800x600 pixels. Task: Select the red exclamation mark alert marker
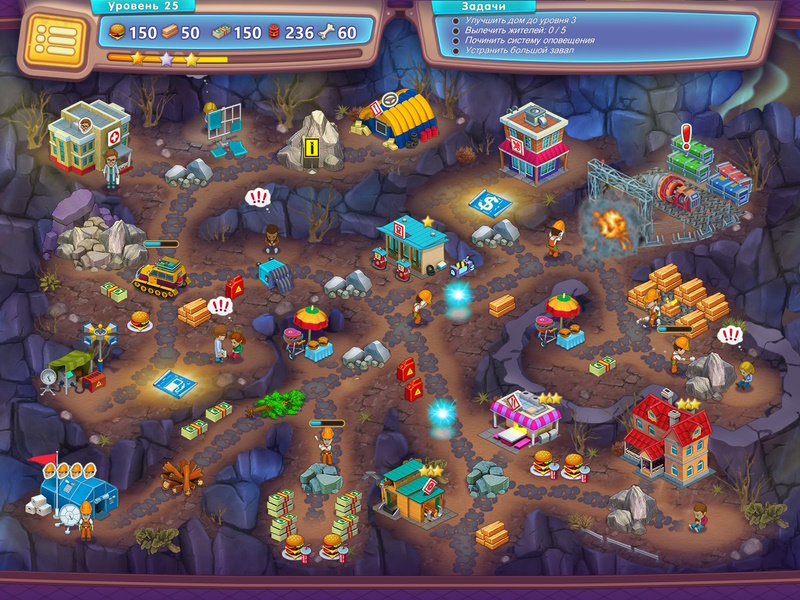686,136
